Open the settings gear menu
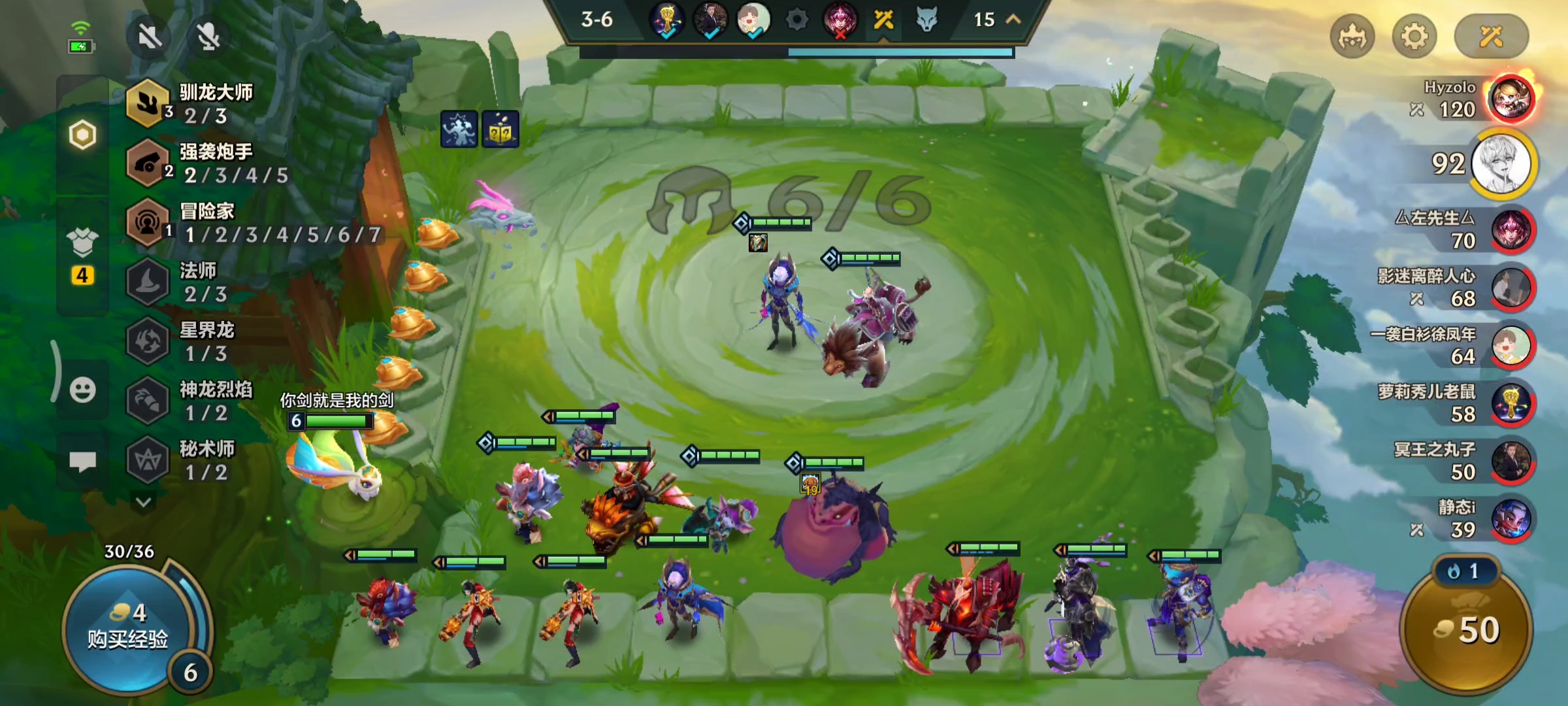 coord(1414,37)
